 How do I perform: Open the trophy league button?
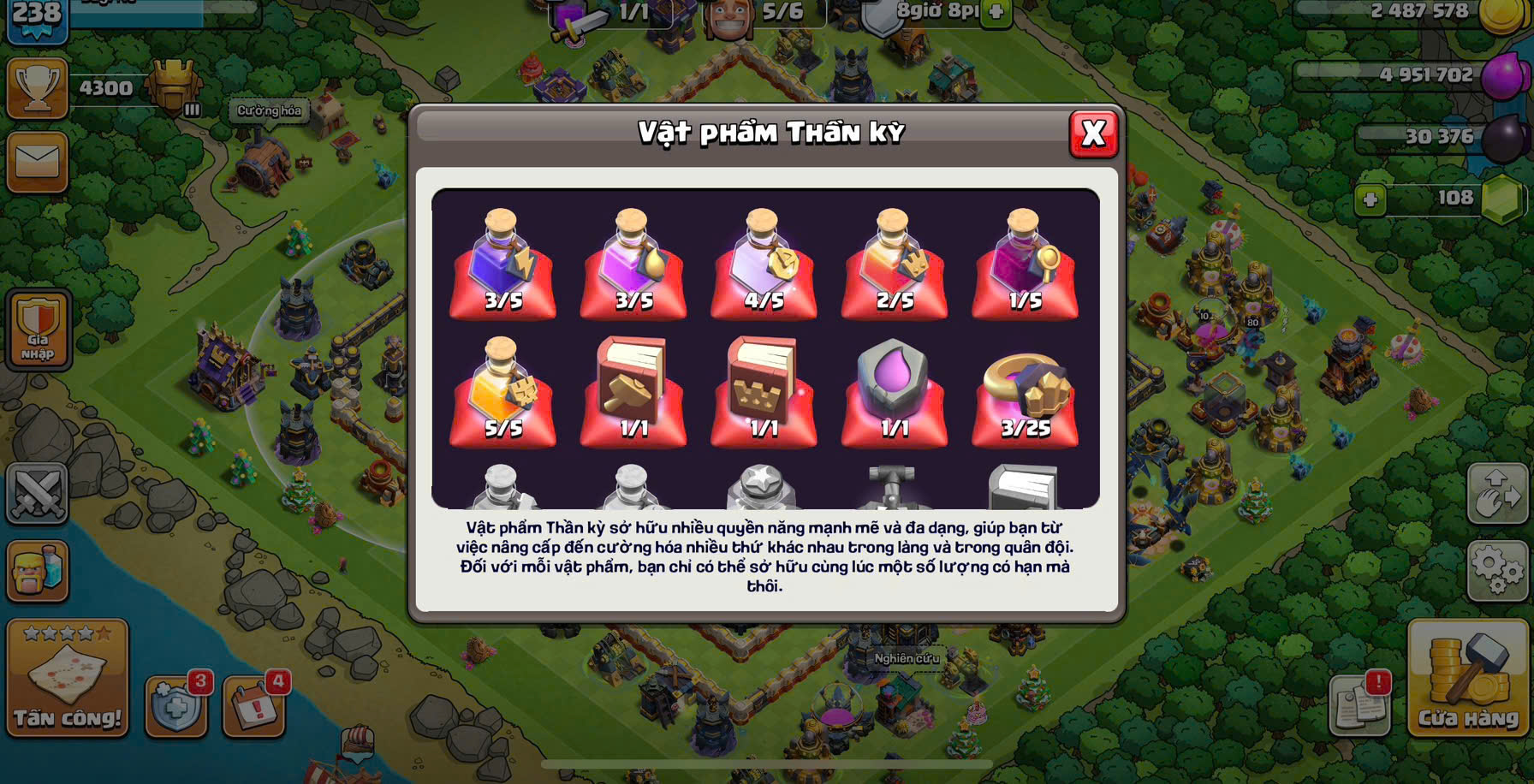click(x=38, y=88)
